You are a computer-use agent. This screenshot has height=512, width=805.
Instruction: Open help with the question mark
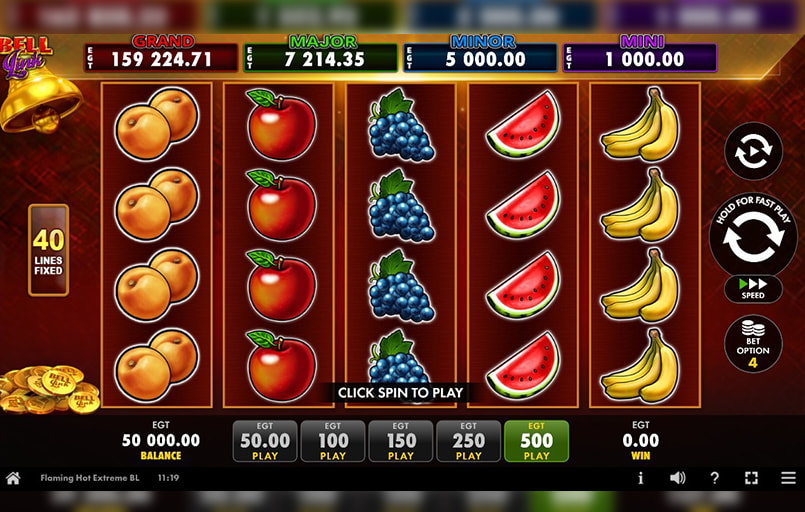(x=714, y=478)
